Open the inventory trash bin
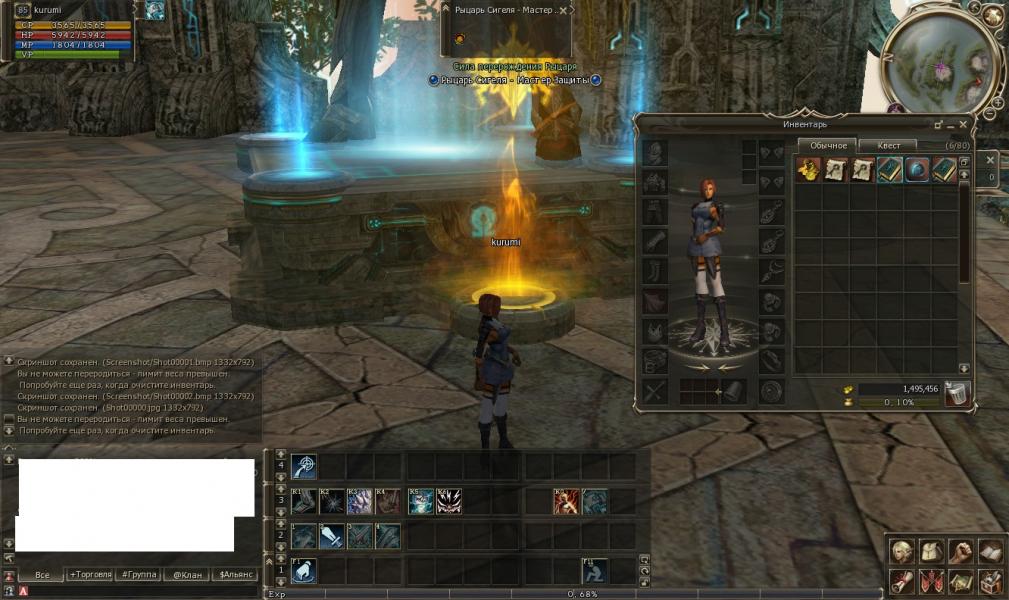 point(957,394)
